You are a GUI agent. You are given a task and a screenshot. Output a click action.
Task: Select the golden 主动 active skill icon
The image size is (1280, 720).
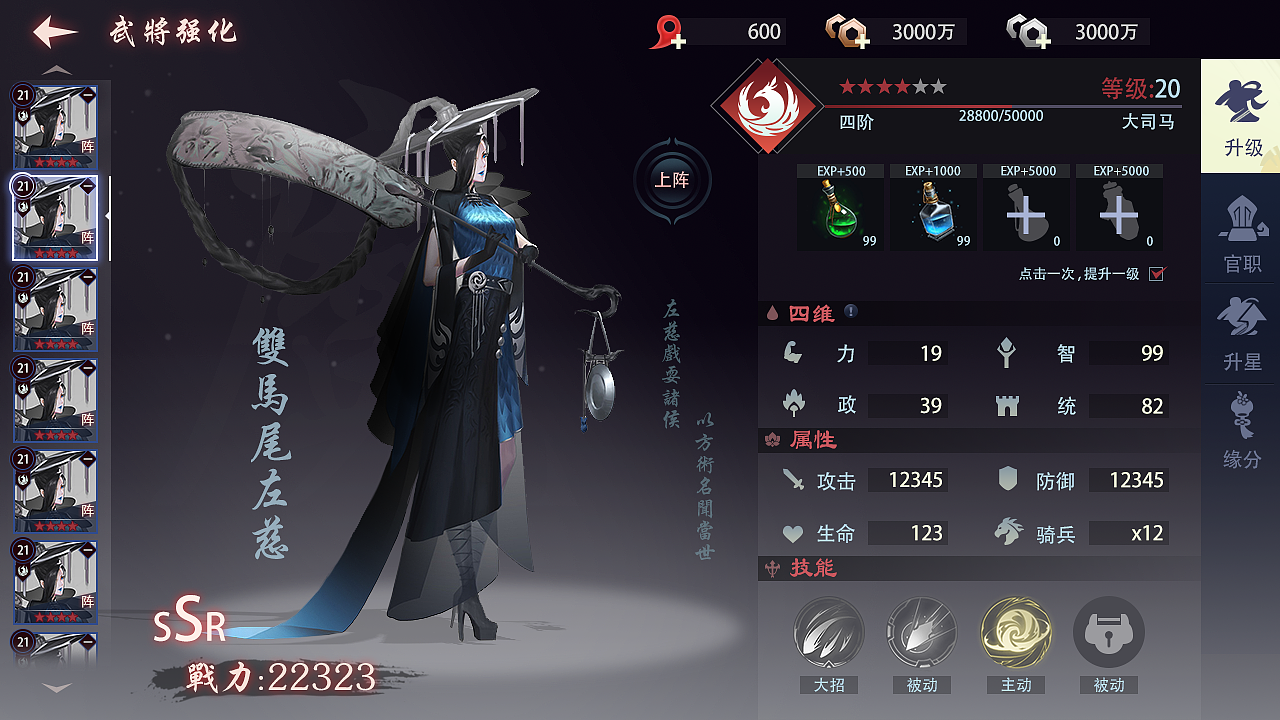(1015, 633)
